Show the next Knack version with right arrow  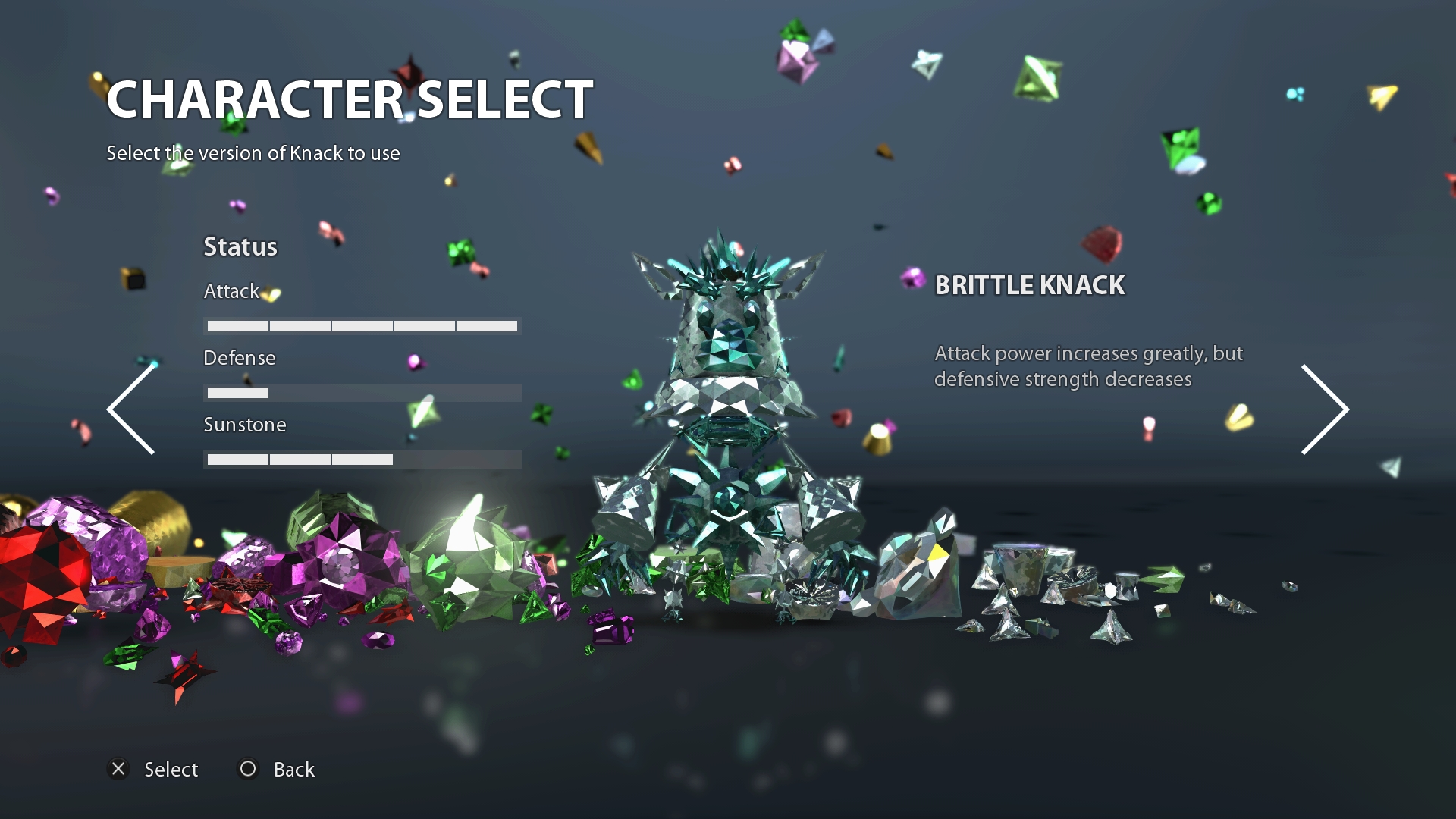[x=1324, y=409]
